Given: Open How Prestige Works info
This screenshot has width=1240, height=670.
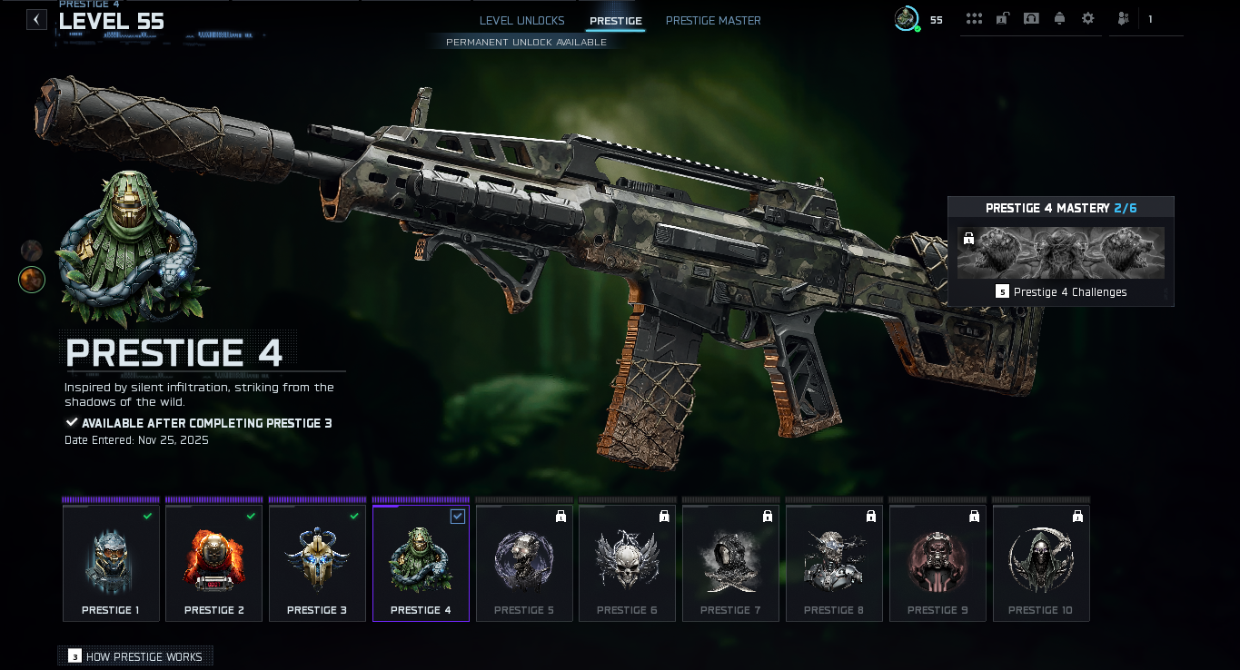Looking at the screenshot, I should coord(136,657).
